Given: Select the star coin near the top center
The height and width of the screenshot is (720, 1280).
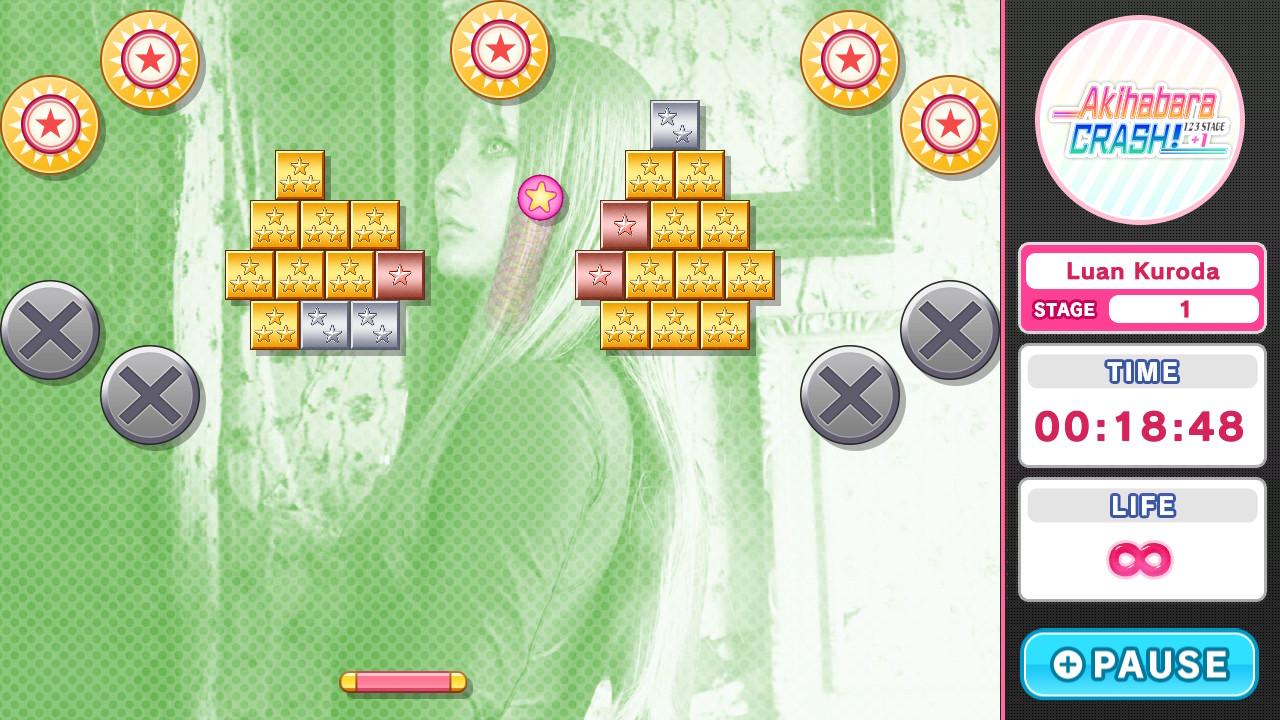Looking at the screenshot, I should 501,50.
